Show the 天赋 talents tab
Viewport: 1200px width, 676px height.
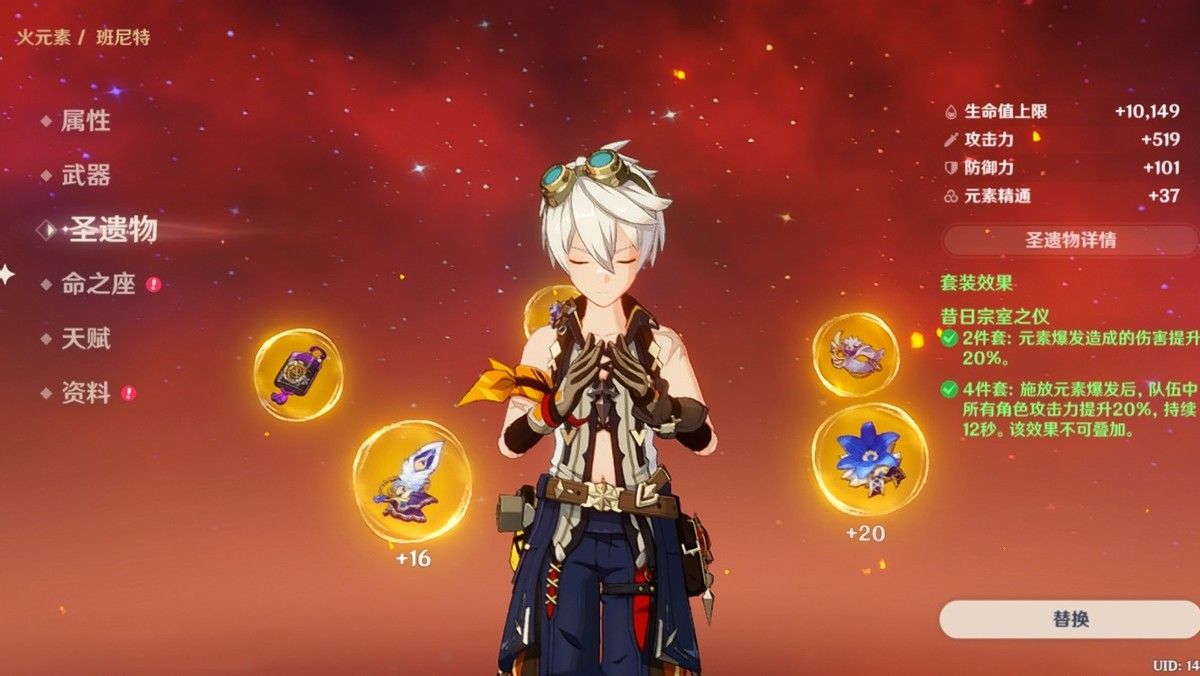click(85, 339)
